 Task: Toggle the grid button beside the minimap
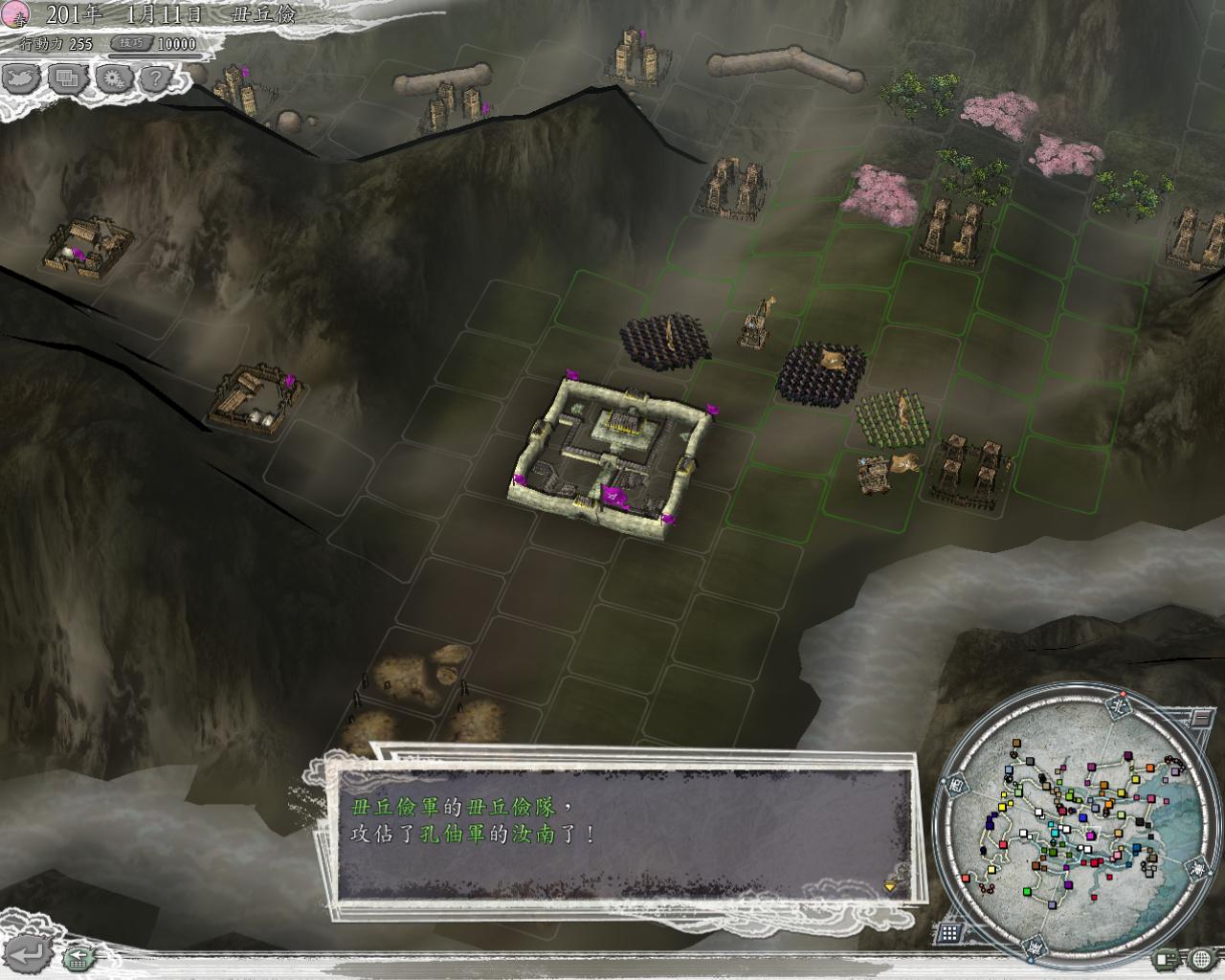(x=948, y=933)
